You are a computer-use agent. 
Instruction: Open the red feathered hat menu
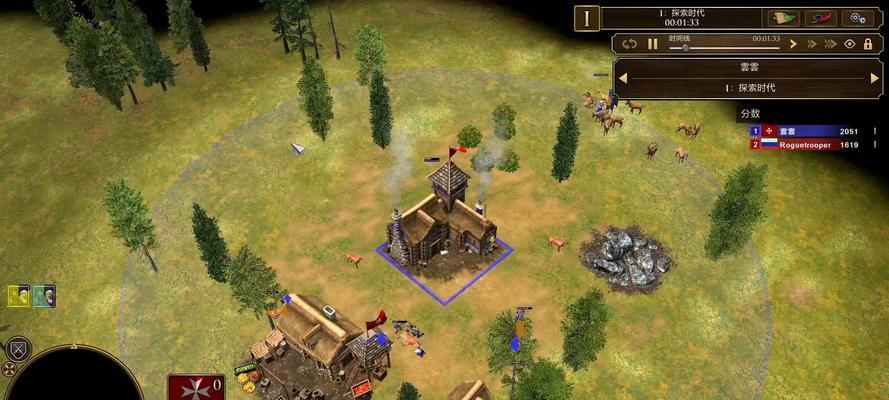[820, 17]
